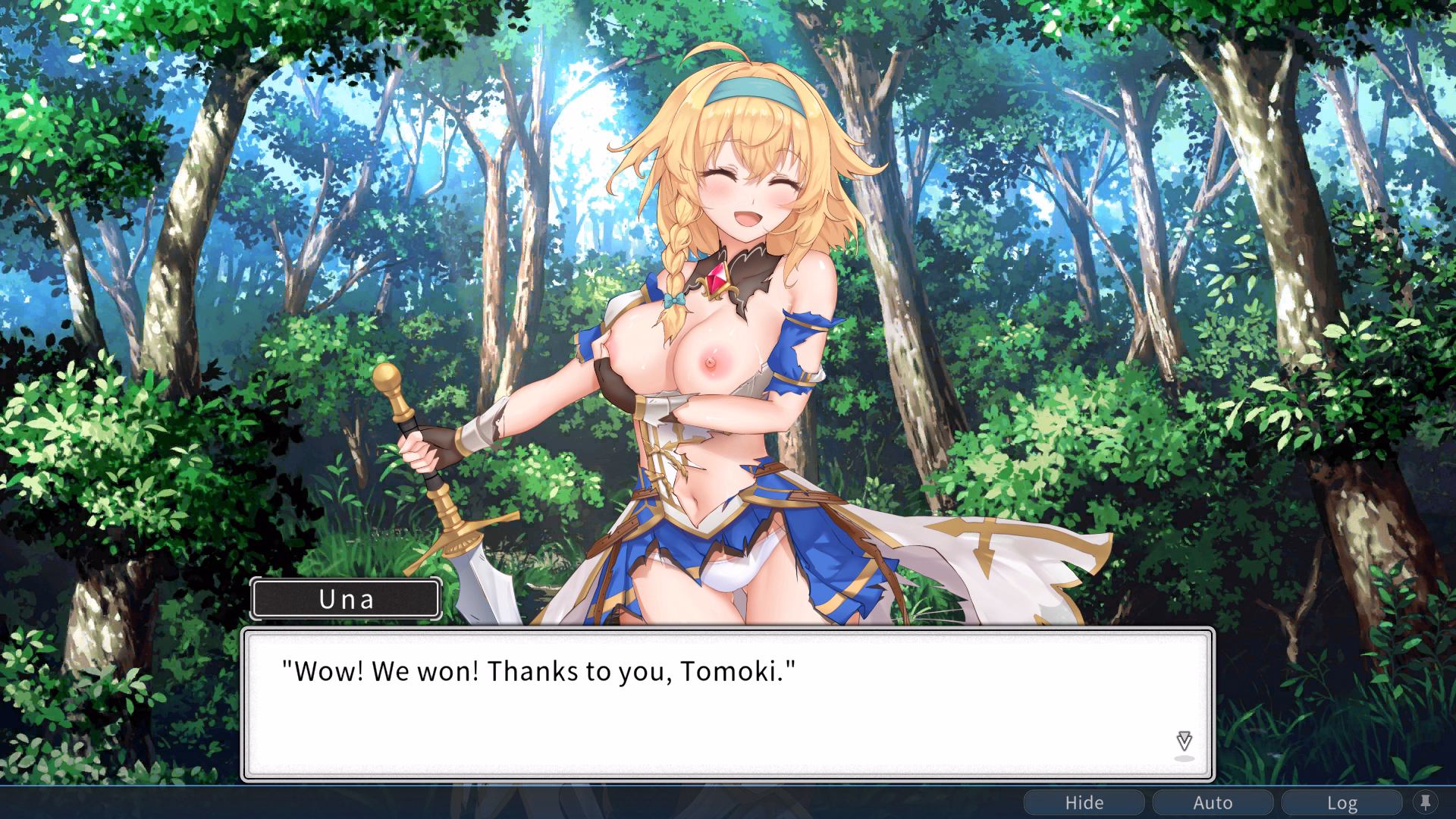Expand the dialogue history via Log
Viewport: 1456px width, 819px height.
1343,802
